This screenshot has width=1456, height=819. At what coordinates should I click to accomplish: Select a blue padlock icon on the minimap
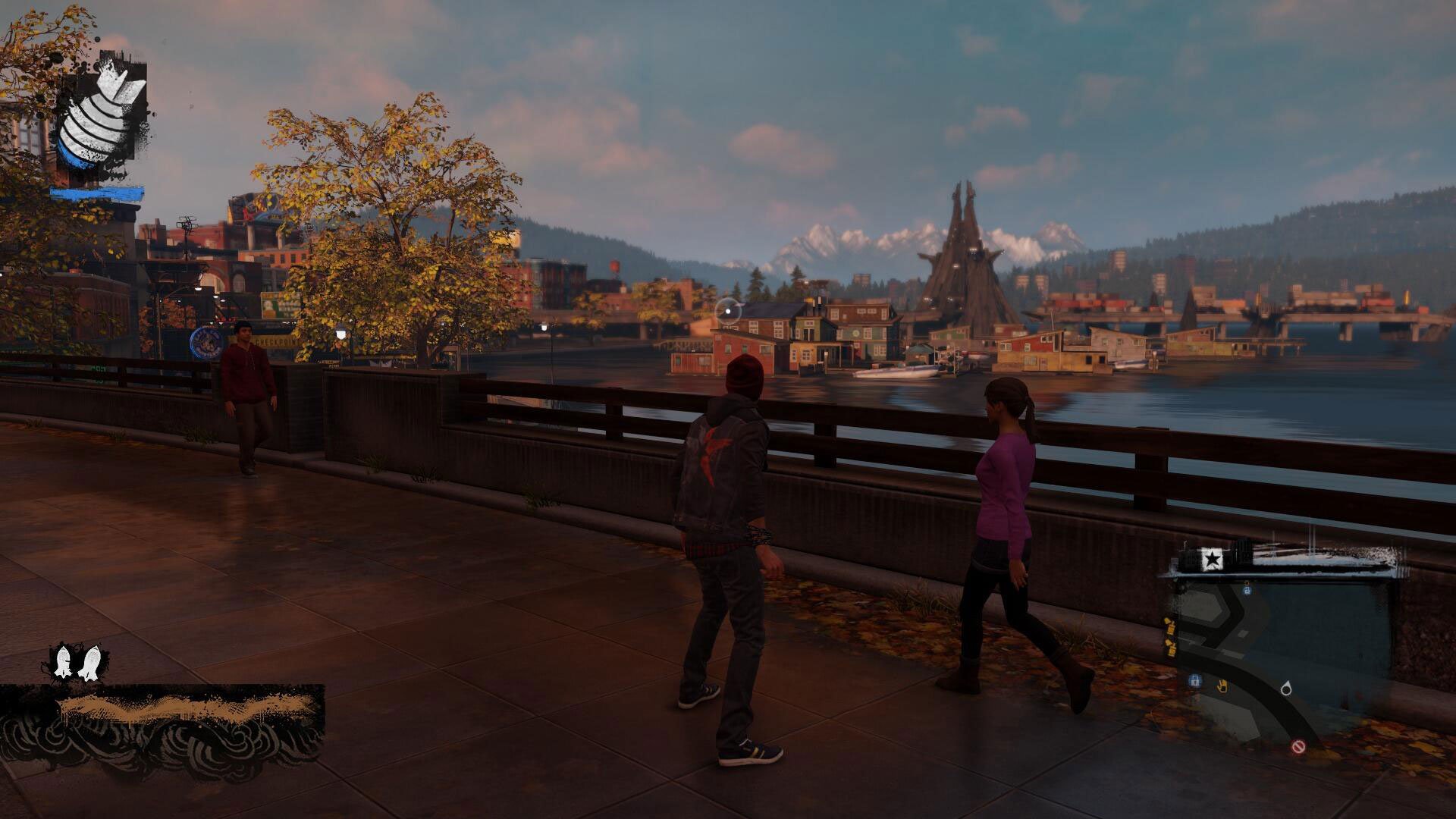point(1196,681)
